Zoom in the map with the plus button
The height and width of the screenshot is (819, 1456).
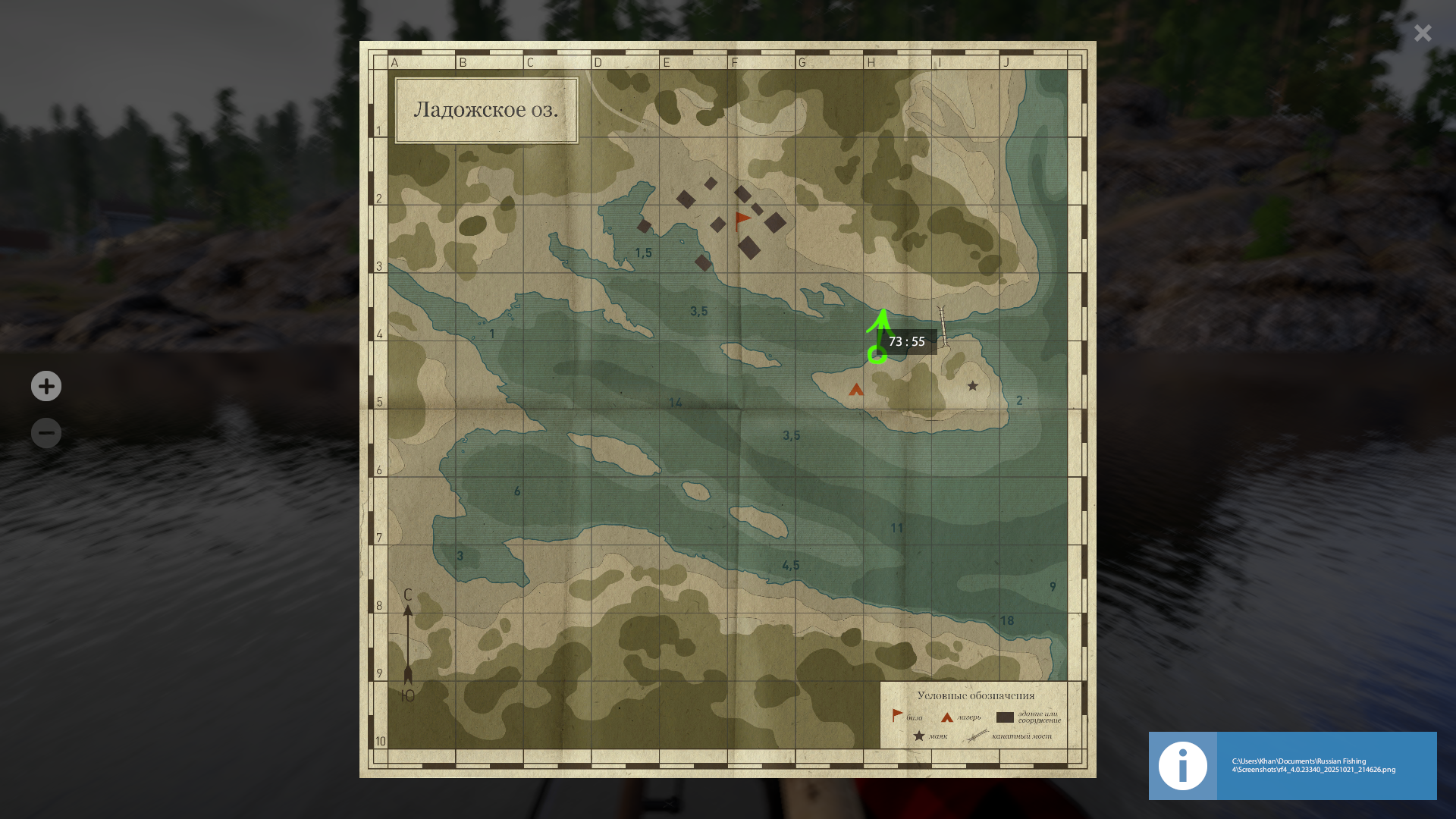(46, 386)
